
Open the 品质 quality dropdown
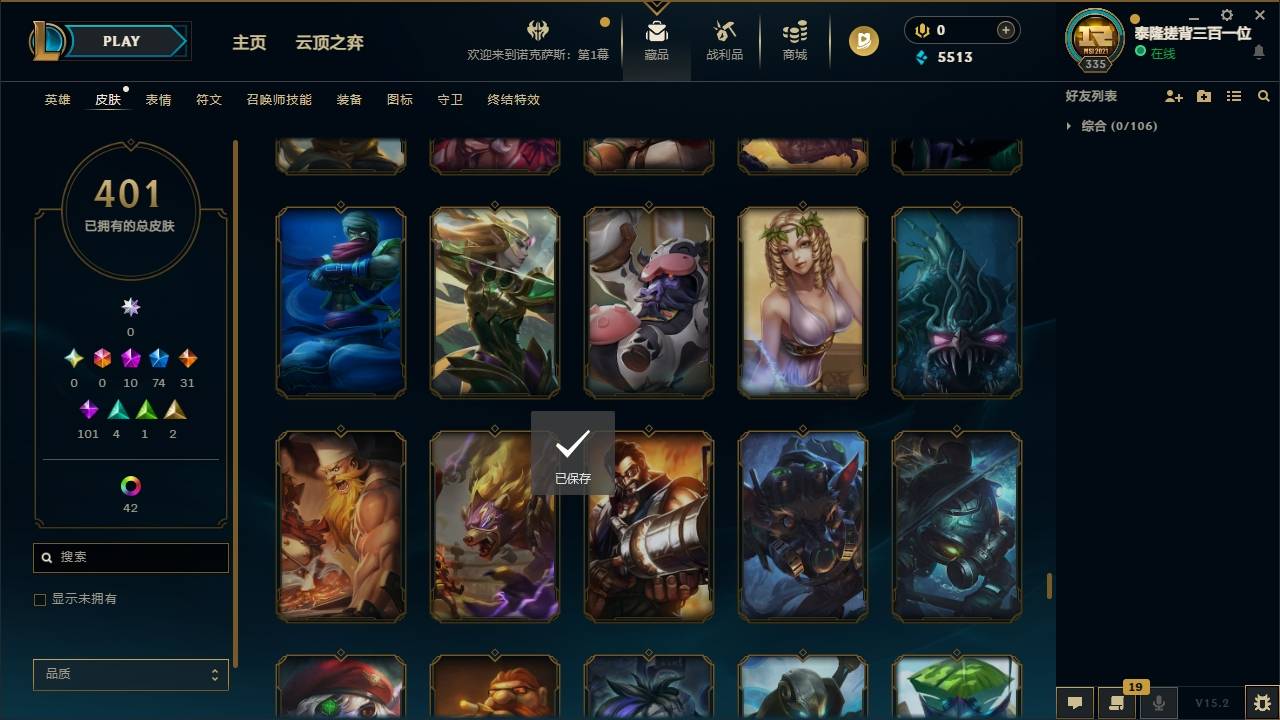(130, 674)
